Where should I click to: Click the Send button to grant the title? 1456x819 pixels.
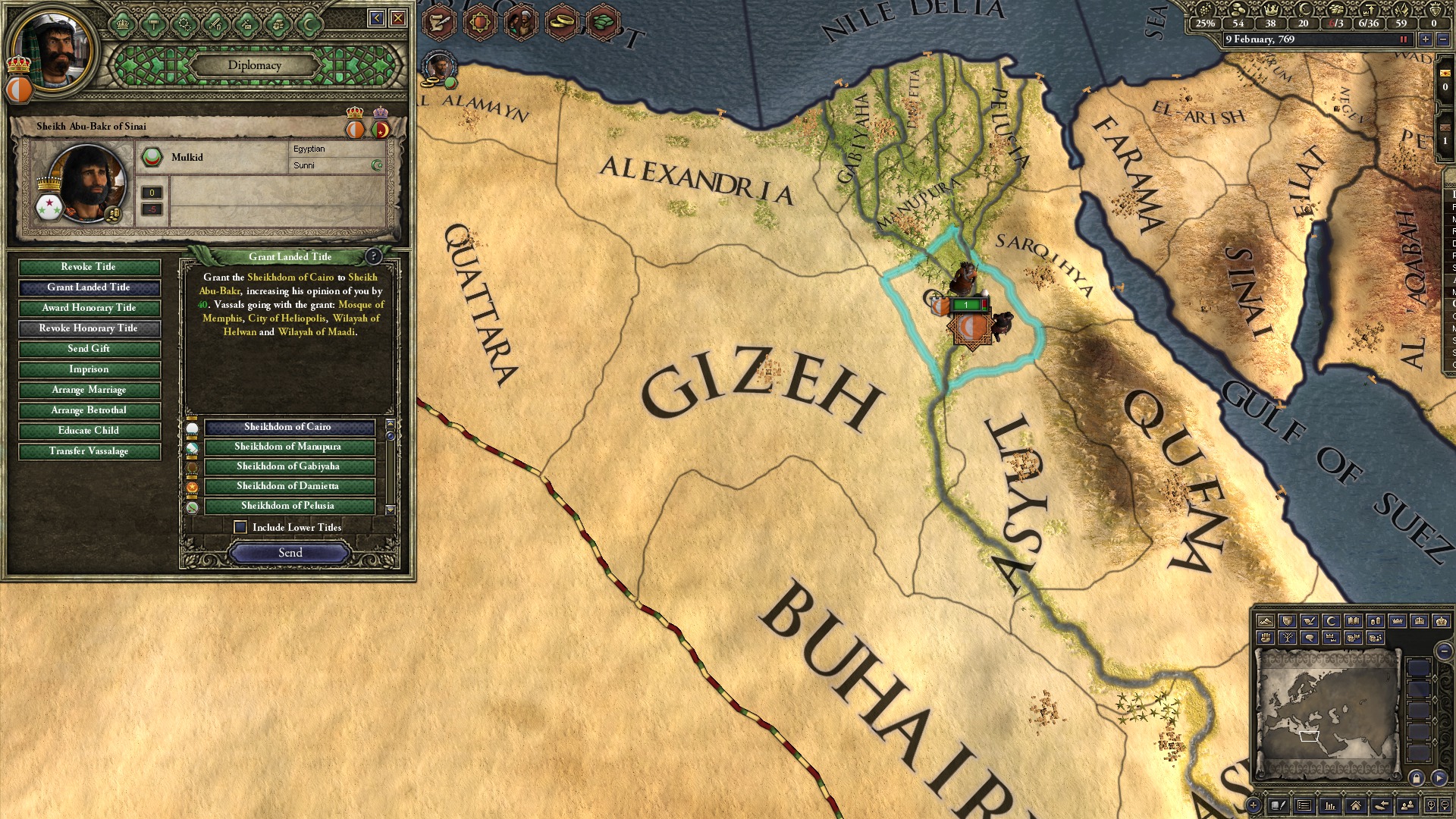pos(290,553)
